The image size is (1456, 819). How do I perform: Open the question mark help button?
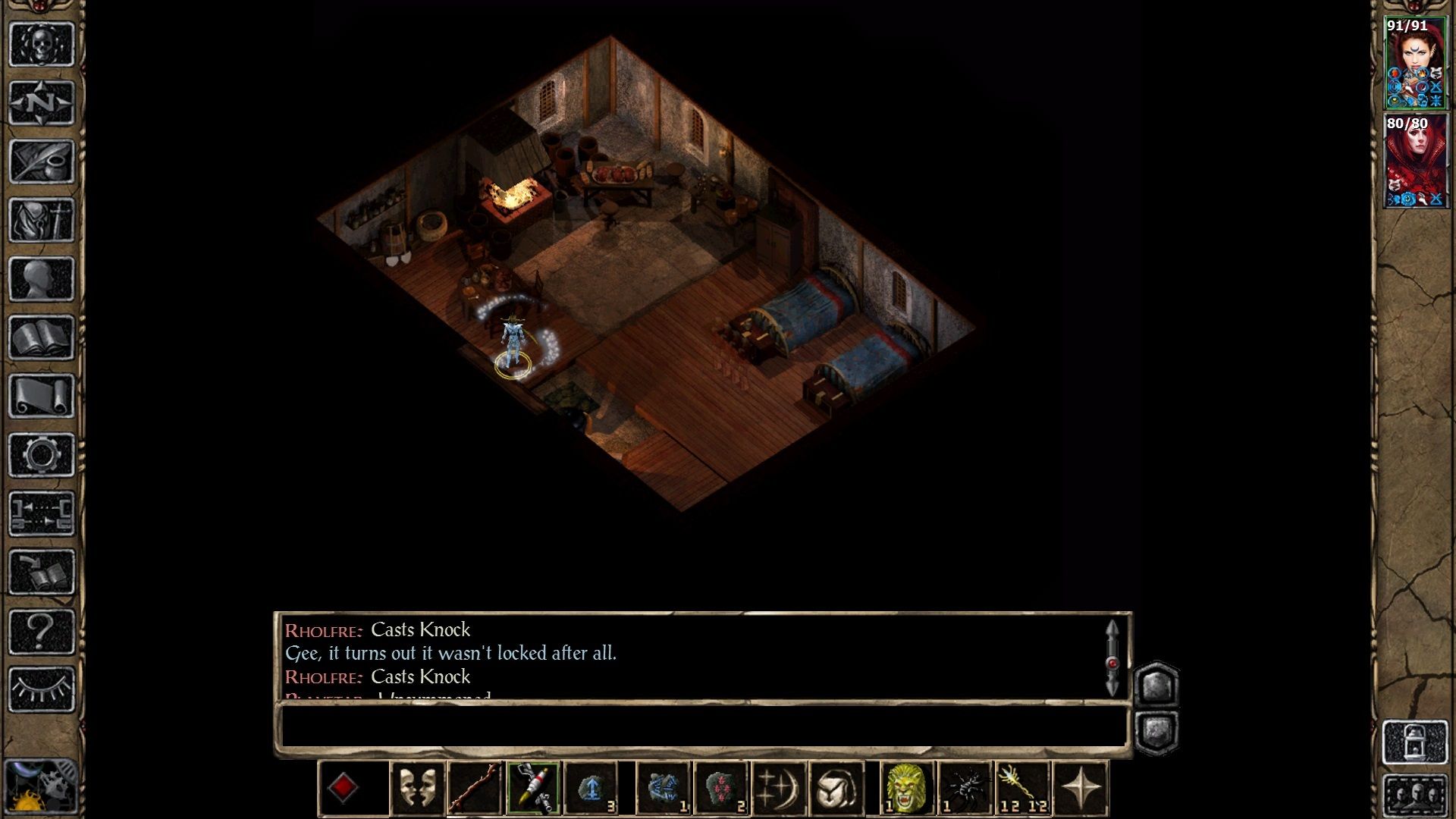pos(41,631)
